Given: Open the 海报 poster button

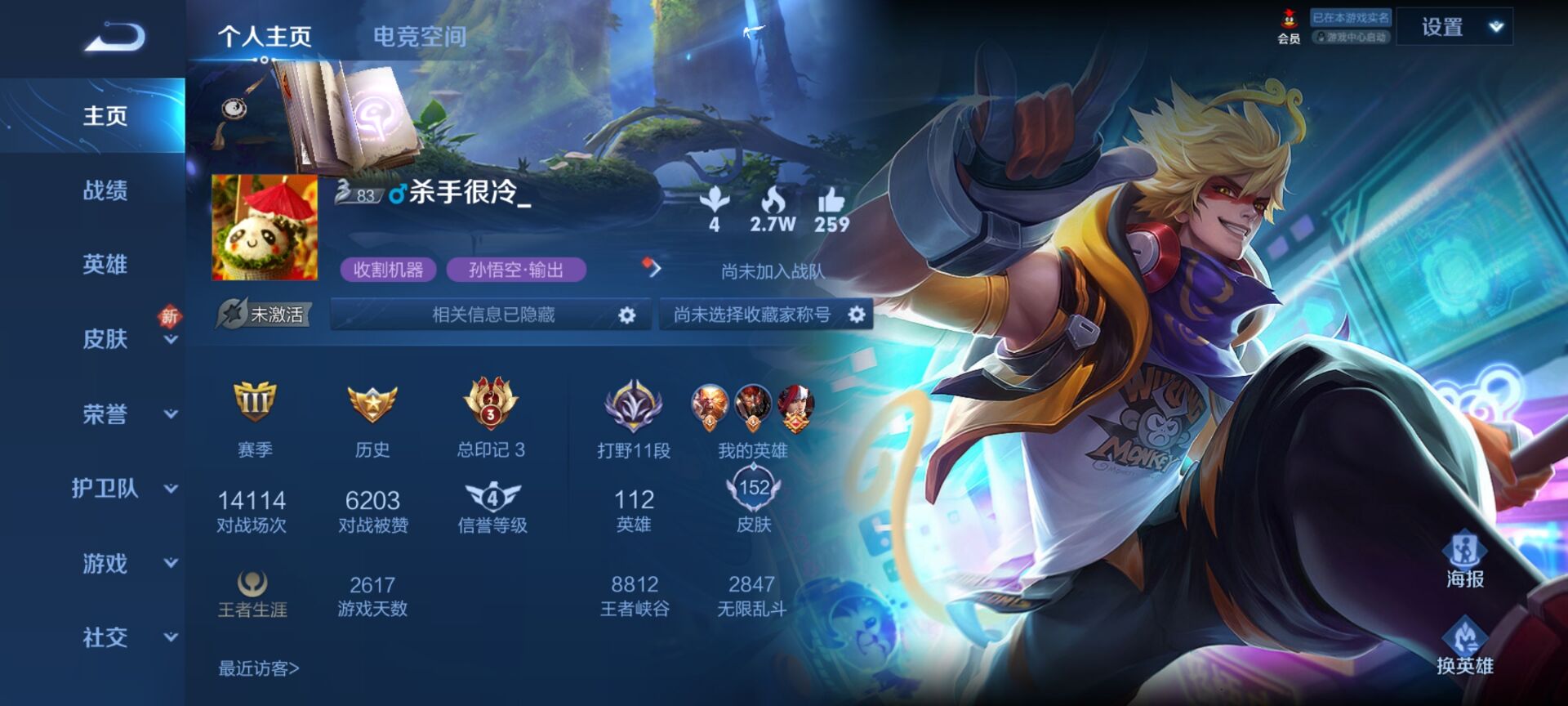Looking at the screenshot, I should pos(1464,561).
